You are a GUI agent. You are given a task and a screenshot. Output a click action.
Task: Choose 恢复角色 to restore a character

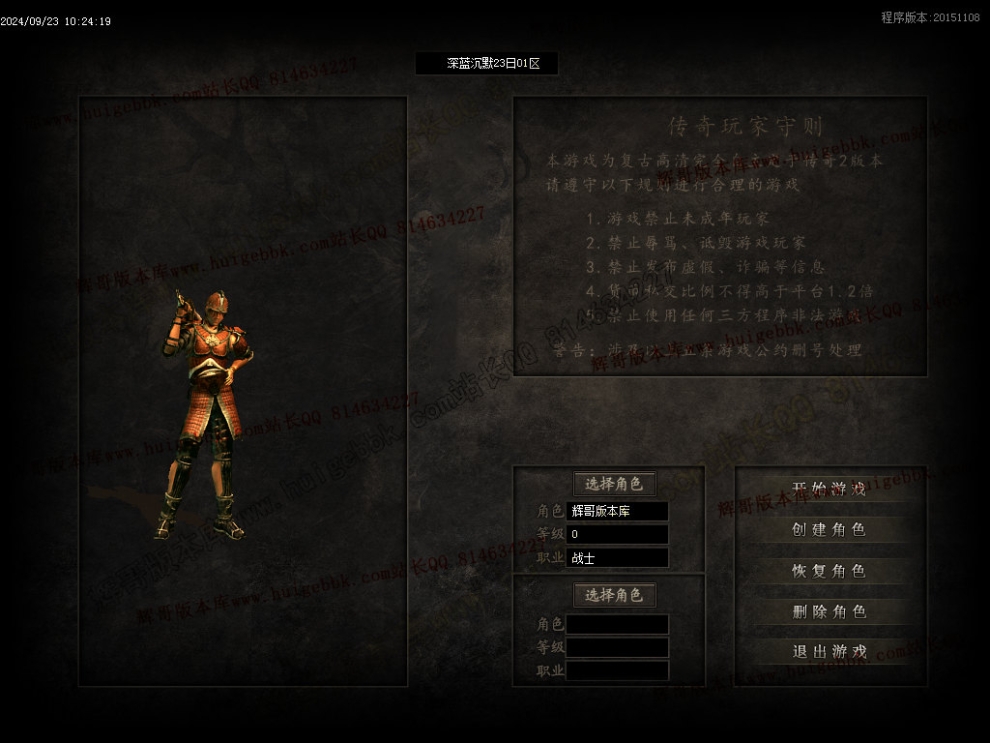pyautogui.click(x=828, y=571)
